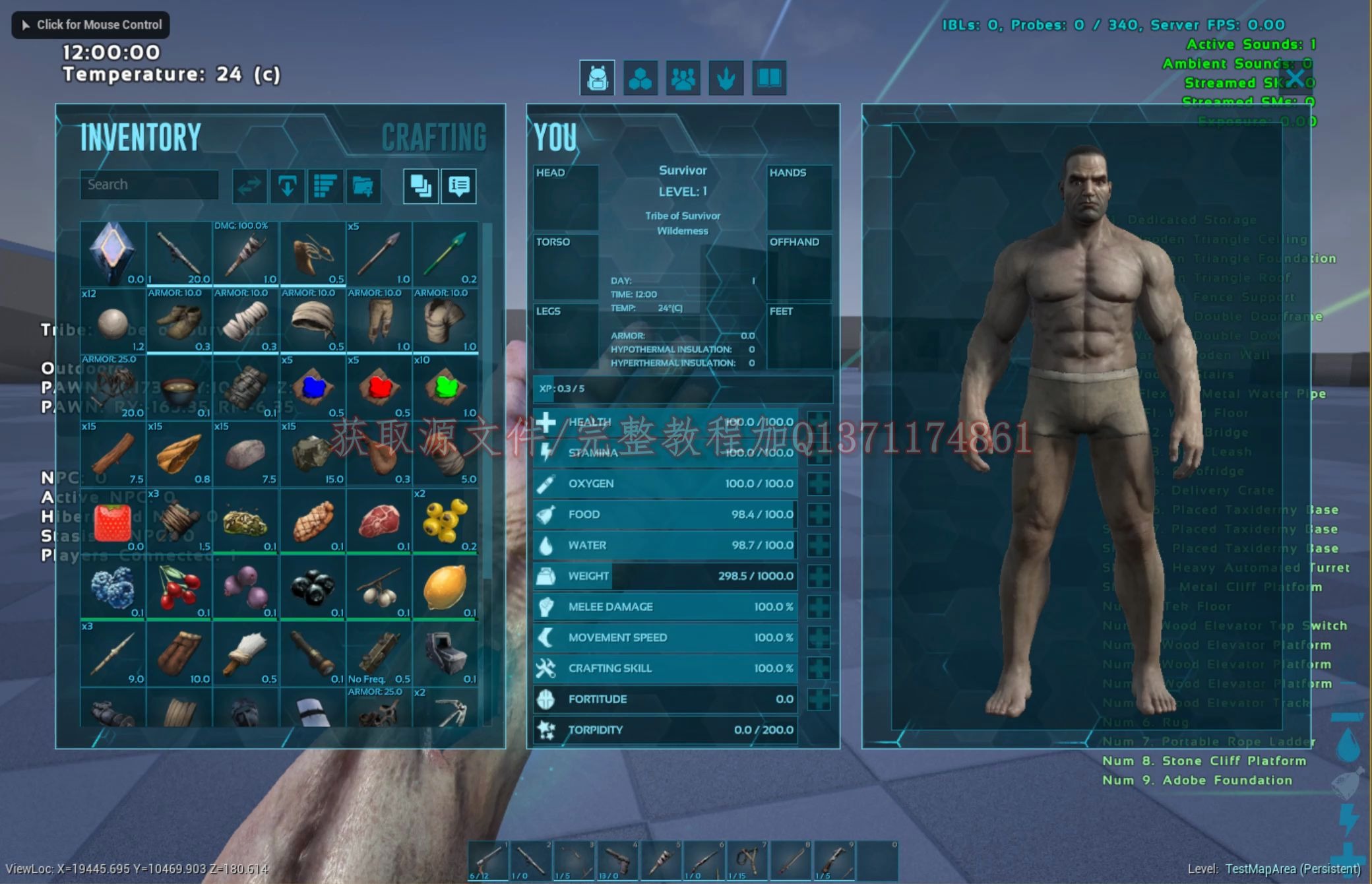Increase Melee Damage via plus button
The image size is (1372, 884).
pyautogui.click(x=818, y=606)
